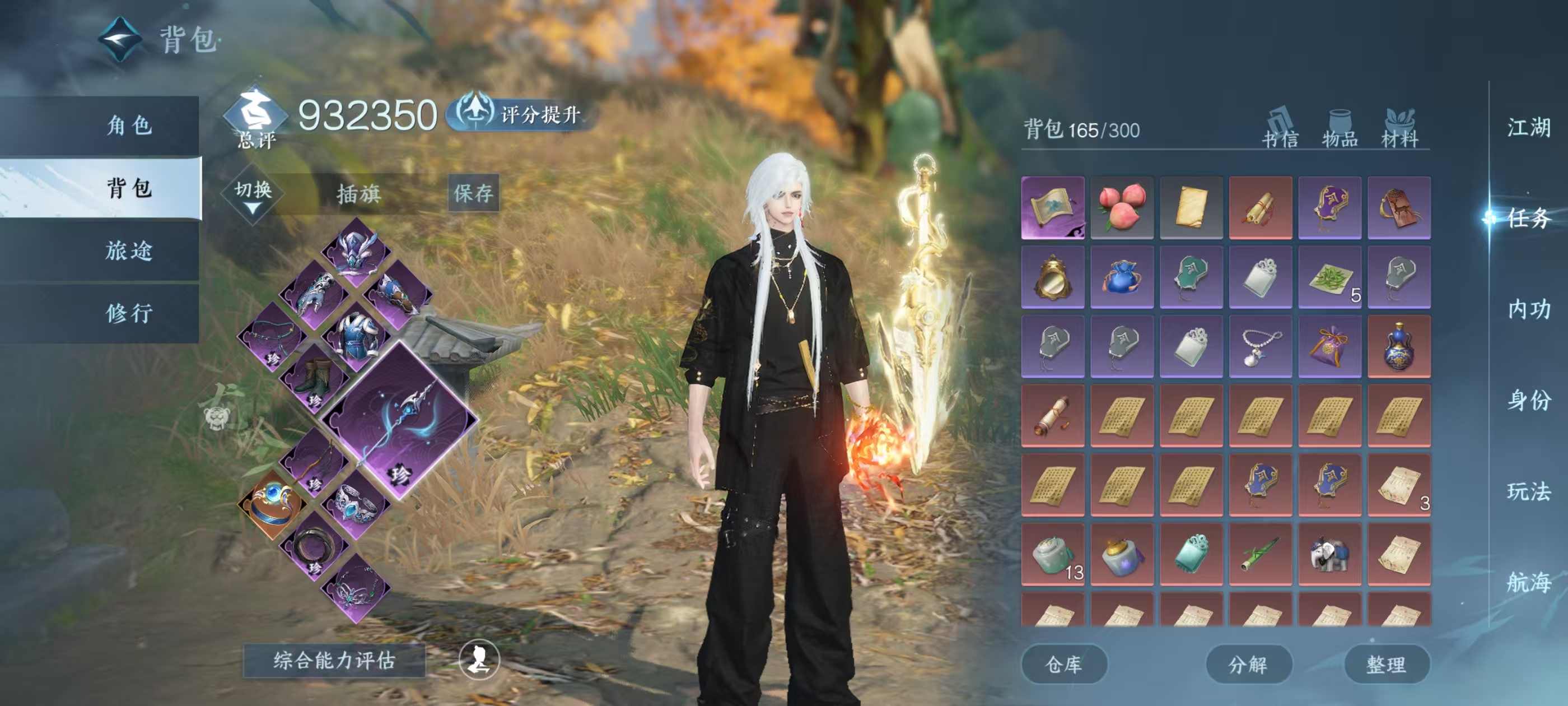Open the 仓库 warehouse
Image resolution: width=1568 pixels, height=706 pixels.
pyautogui.click(x=1063, y=664)
